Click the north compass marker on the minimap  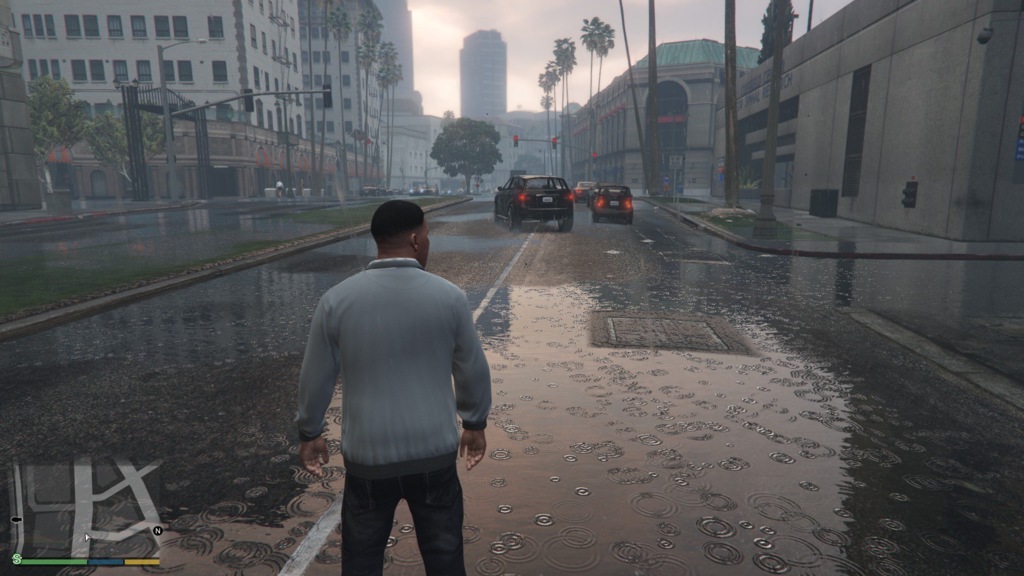[x=157, y=530]
